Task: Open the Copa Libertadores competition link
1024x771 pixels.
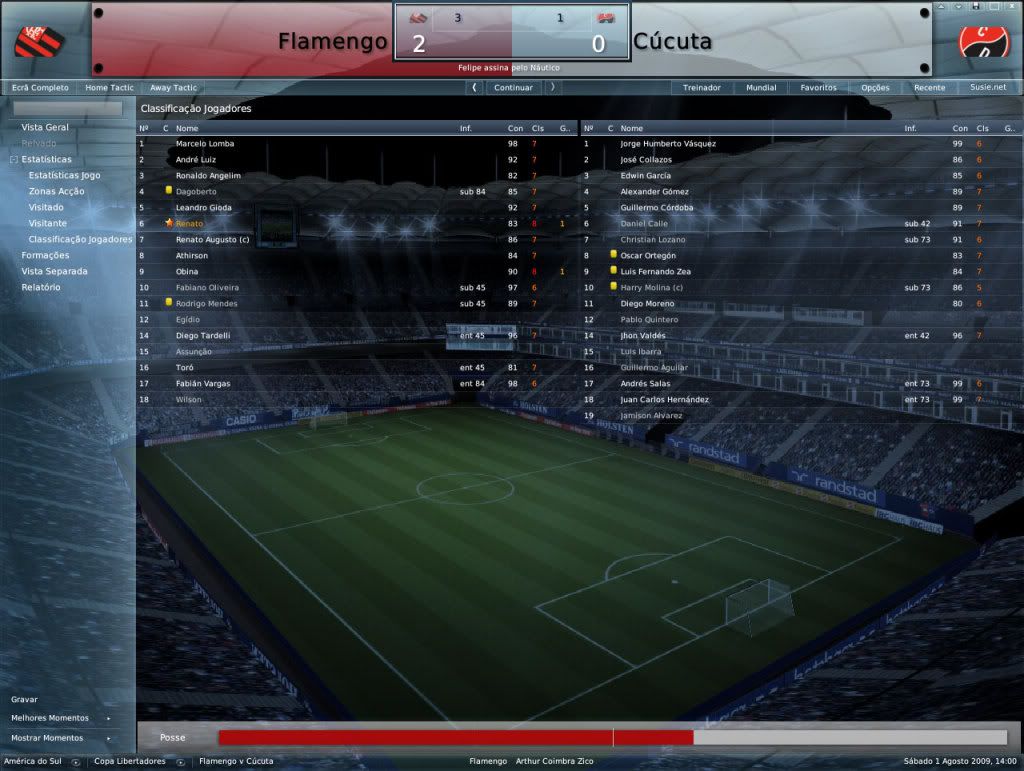Action: click(x=130, y=762)
